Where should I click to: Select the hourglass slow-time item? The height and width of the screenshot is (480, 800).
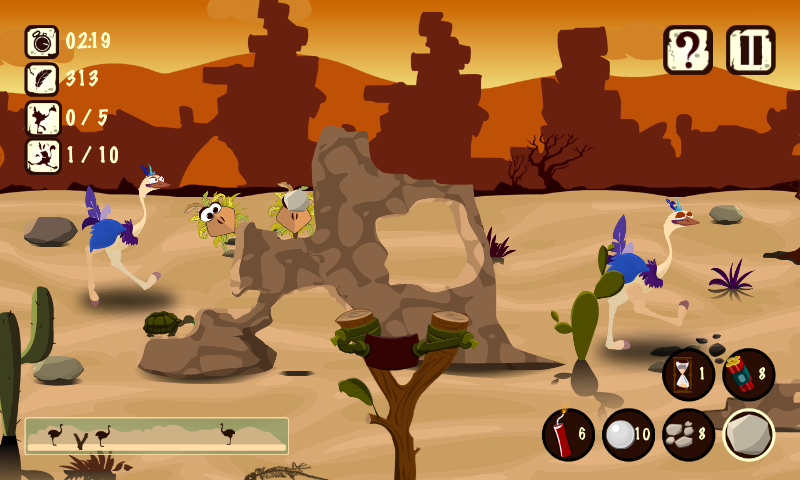(688, 374)
